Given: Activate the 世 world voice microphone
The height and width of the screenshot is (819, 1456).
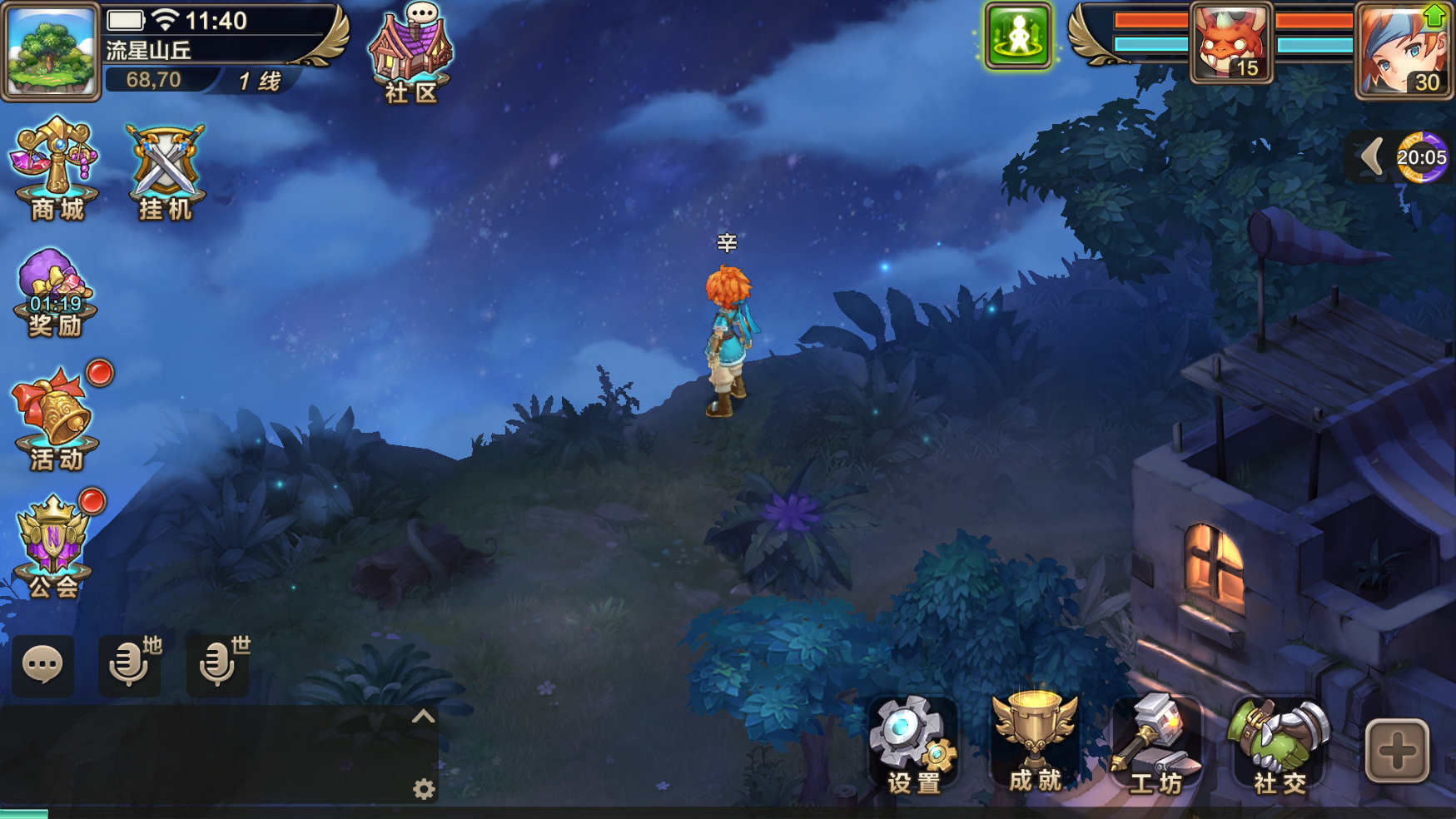Looking at the screenshot, I should [x=218, y=665].
